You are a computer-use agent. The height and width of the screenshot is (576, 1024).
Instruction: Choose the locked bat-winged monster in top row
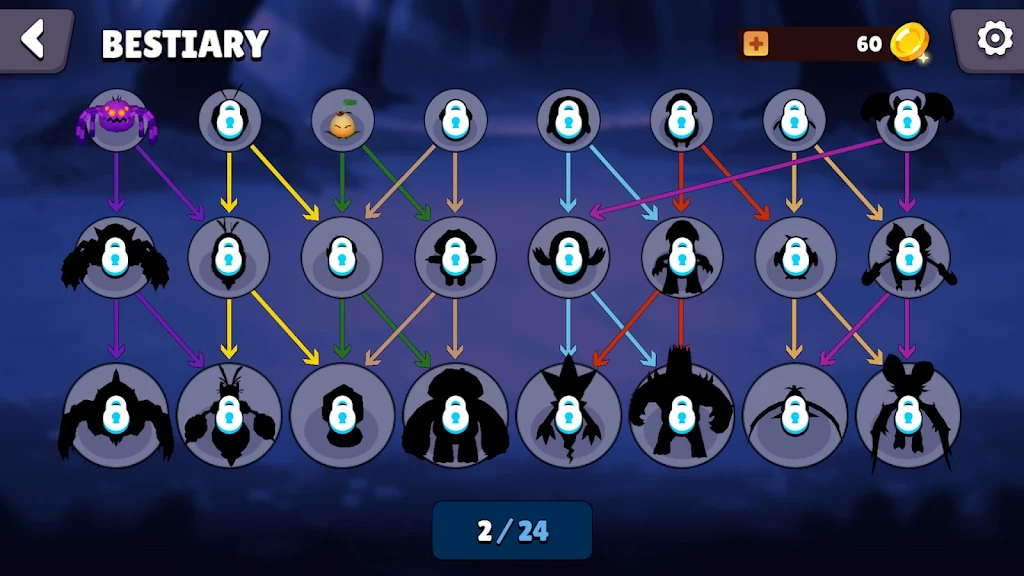click(x=907, y=120)
